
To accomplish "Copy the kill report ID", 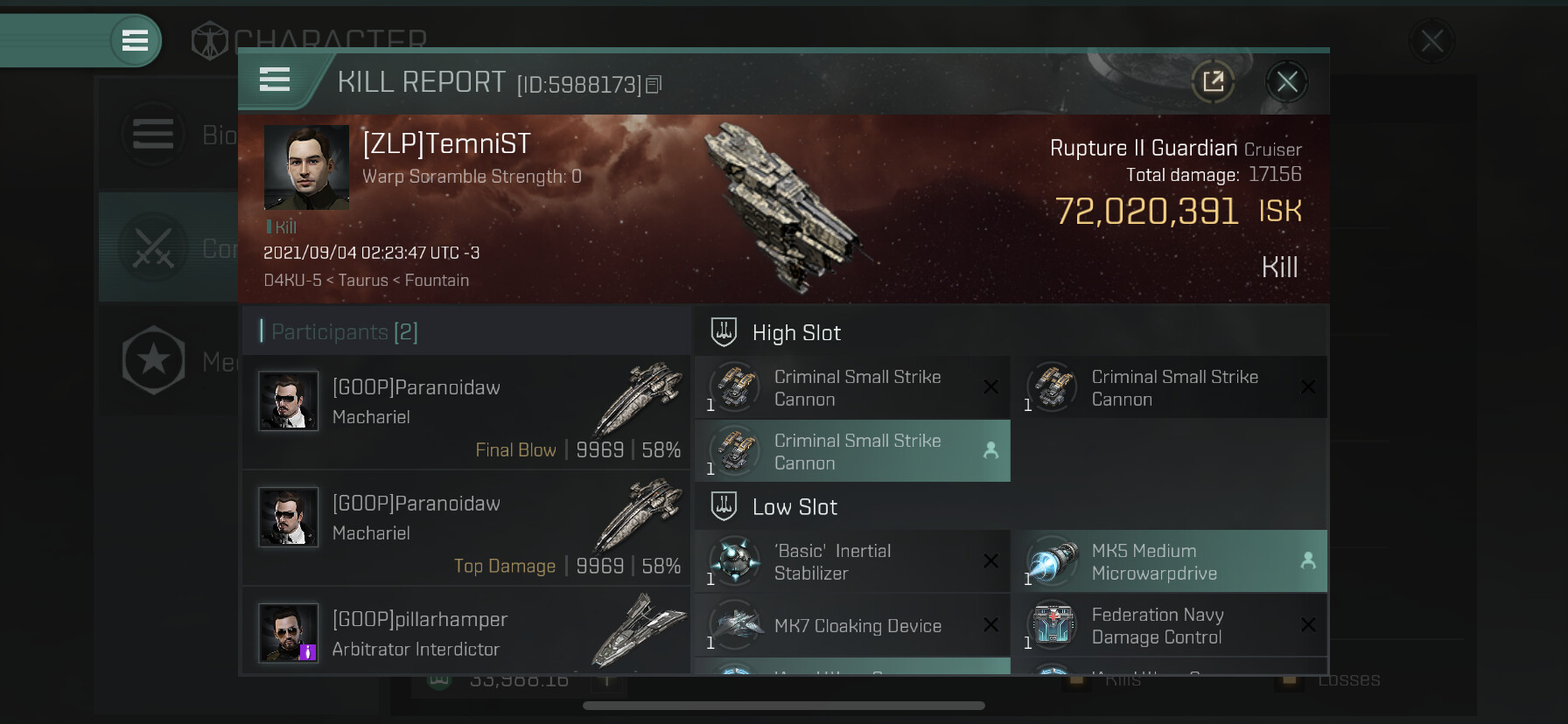I will click(654, 85).
